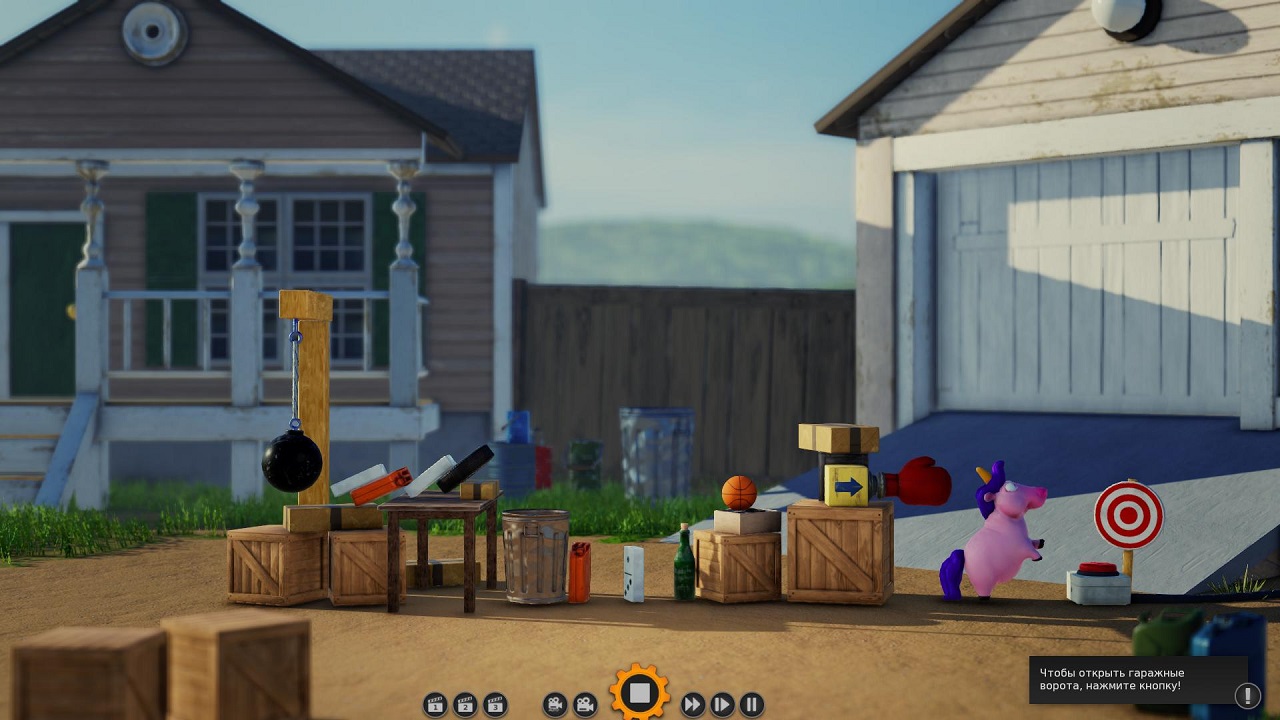
Task: Pause the simulation
Action: coord(752,704)
